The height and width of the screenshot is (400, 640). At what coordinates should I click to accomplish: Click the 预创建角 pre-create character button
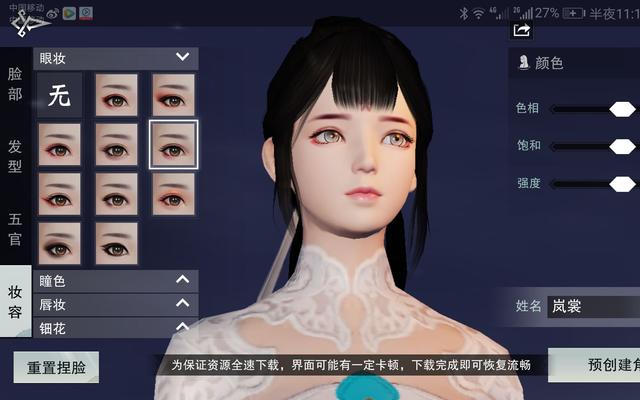pos(594,366)
